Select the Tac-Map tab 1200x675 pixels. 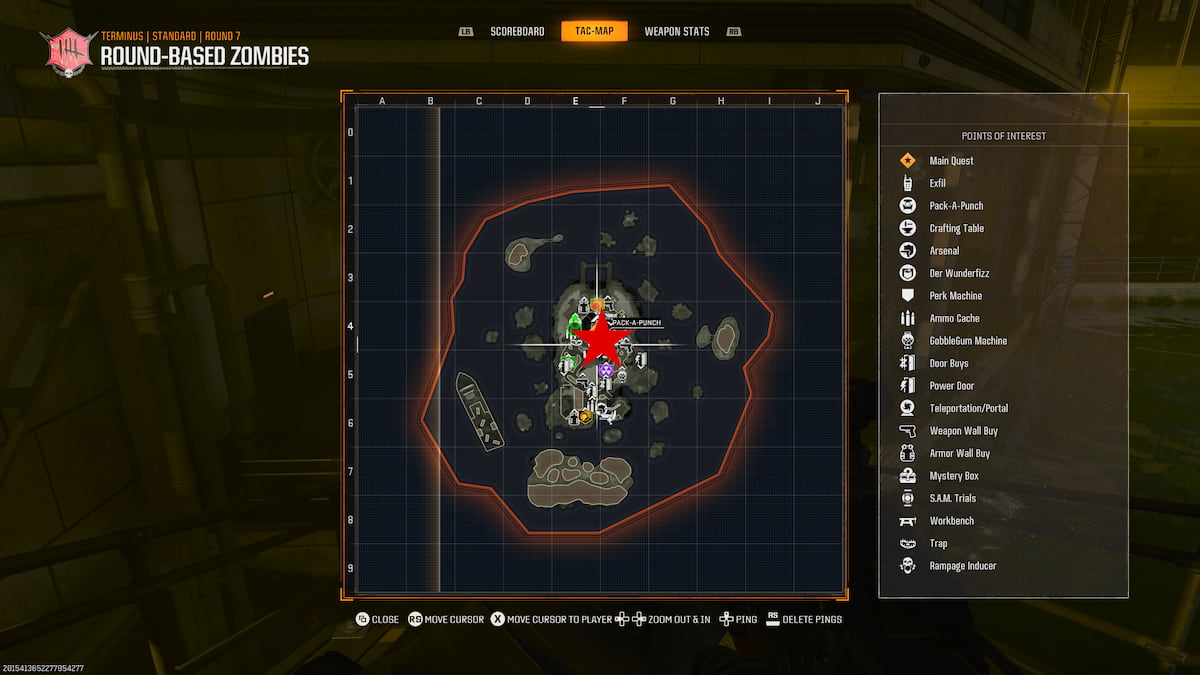[x=594, y=31]
